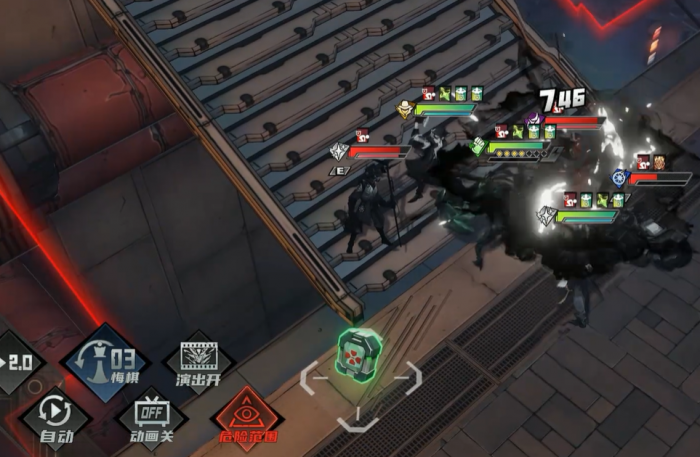Change the 2.0 battle speed setting

tap(18, 360)
